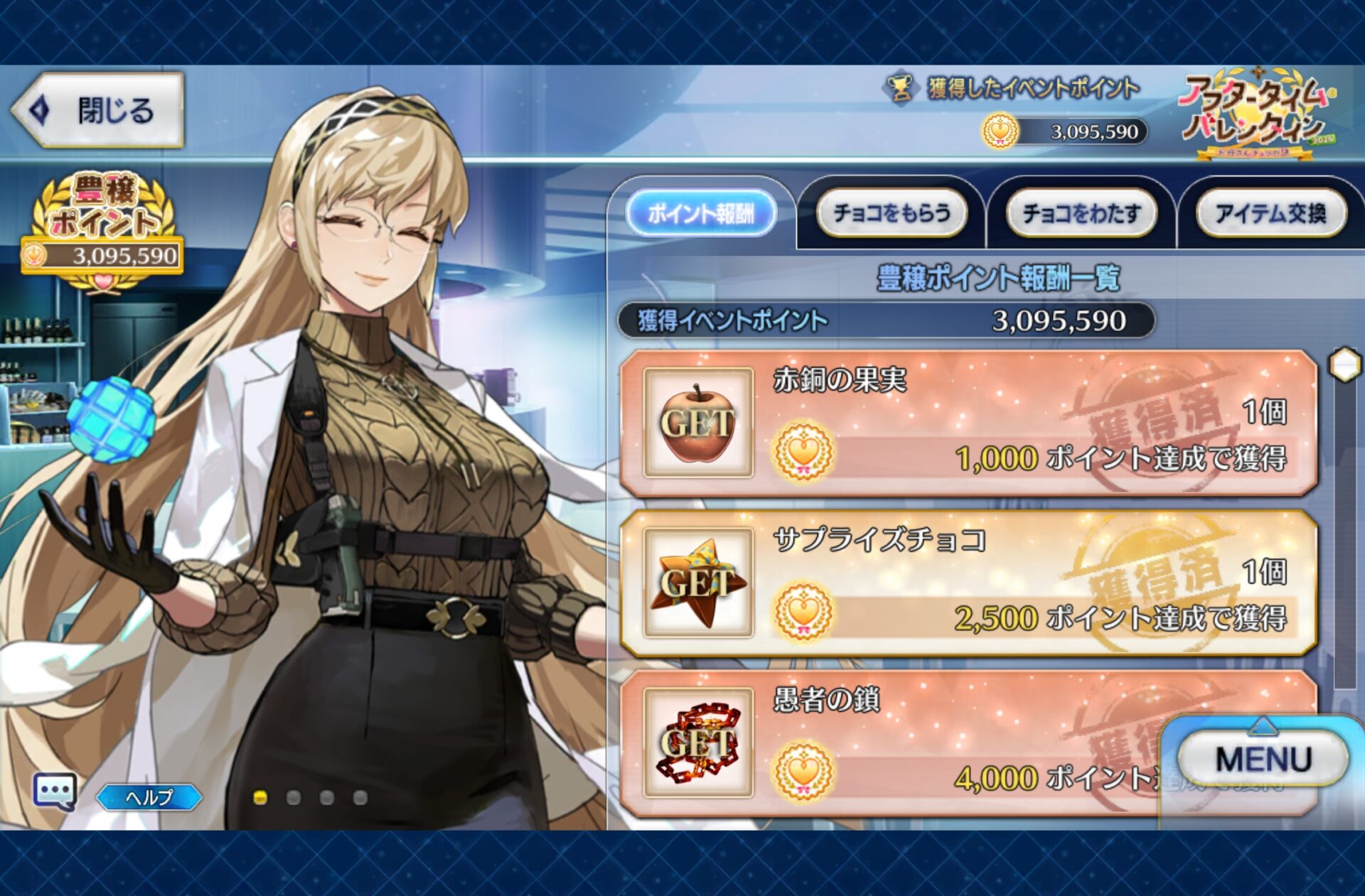This screenshot has height=896, width=1365.
Task: Tap the star chocolate item icon
Action: point(697,583)
